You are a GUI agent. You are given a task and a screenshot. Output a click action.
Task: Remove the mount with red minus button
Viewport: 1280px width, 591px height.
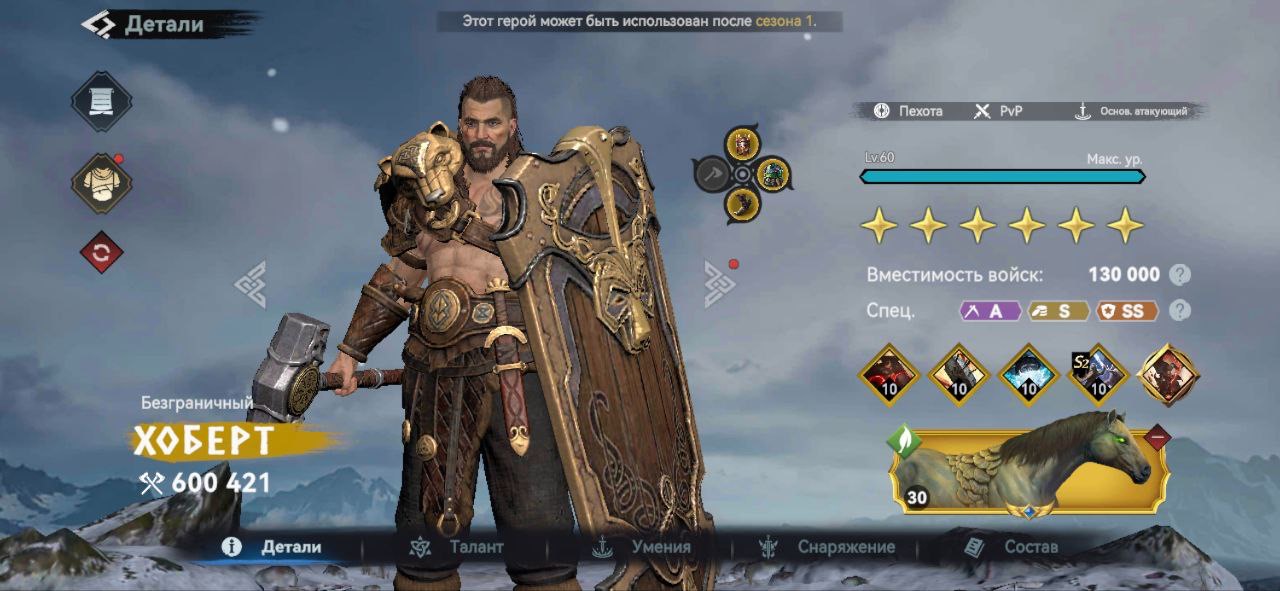click(1157, 437)
